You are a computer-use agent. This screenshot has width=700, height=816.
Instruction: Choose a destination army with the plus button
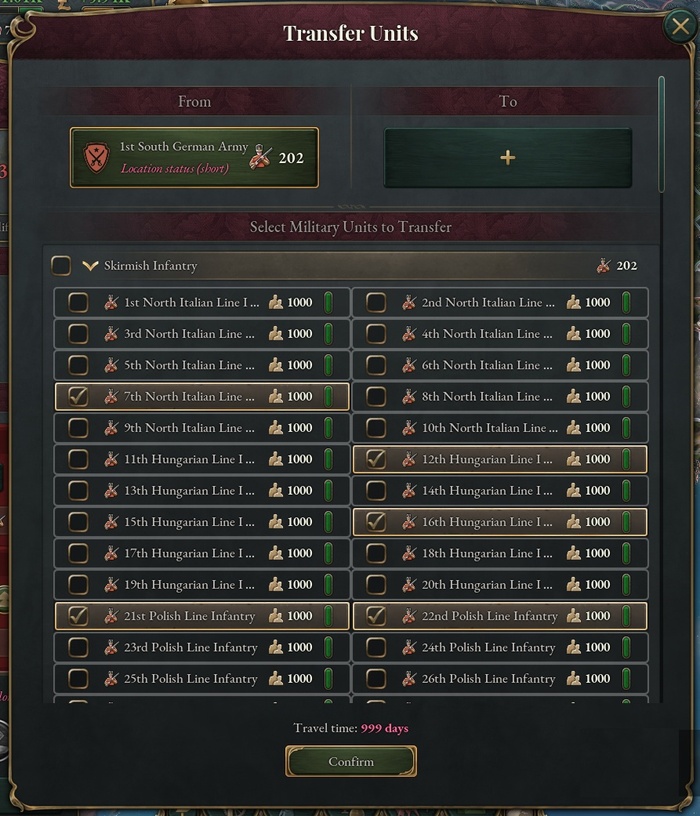pos(508,158)
